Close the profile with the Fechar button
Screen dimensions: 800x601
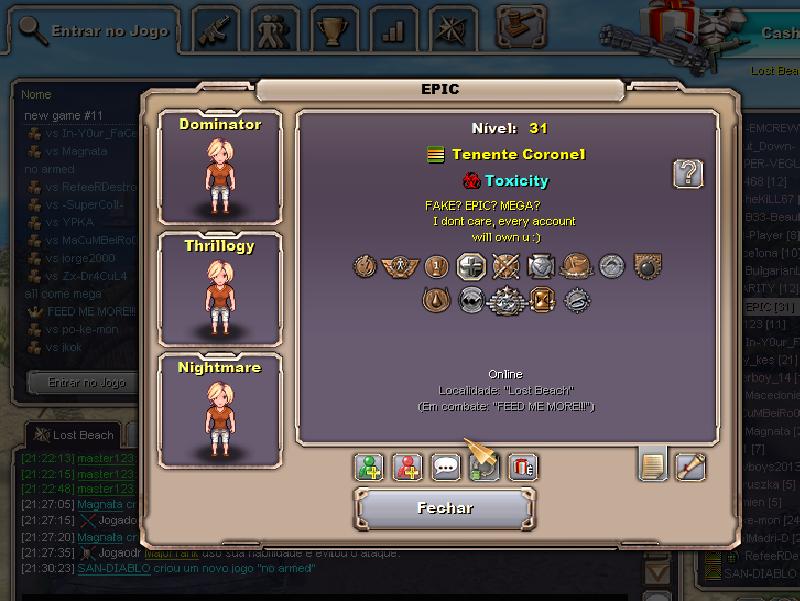click(445, 509)
